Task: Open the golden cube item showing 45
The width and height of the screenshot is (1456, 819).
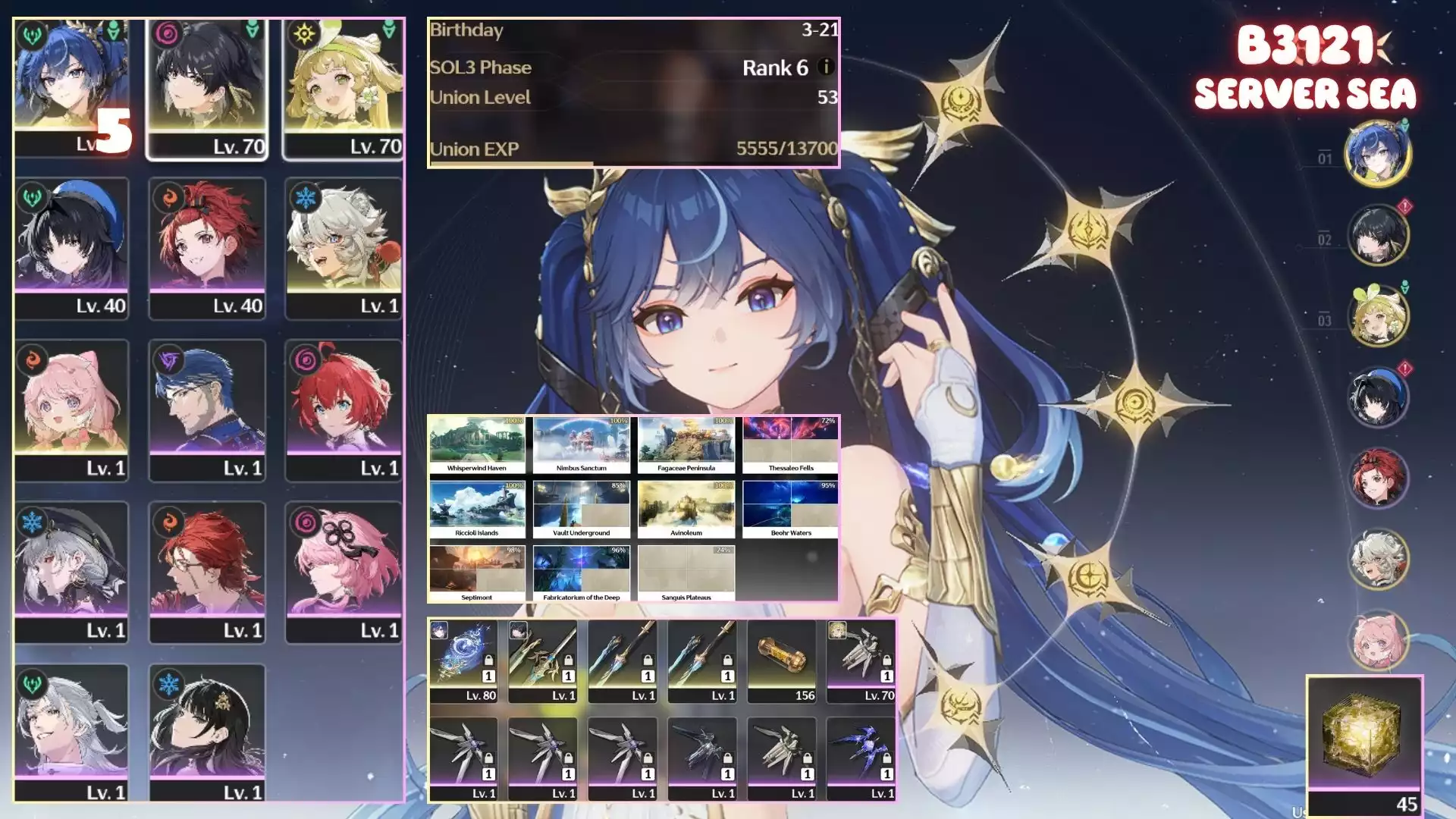Action: (x=1363, y=745)
